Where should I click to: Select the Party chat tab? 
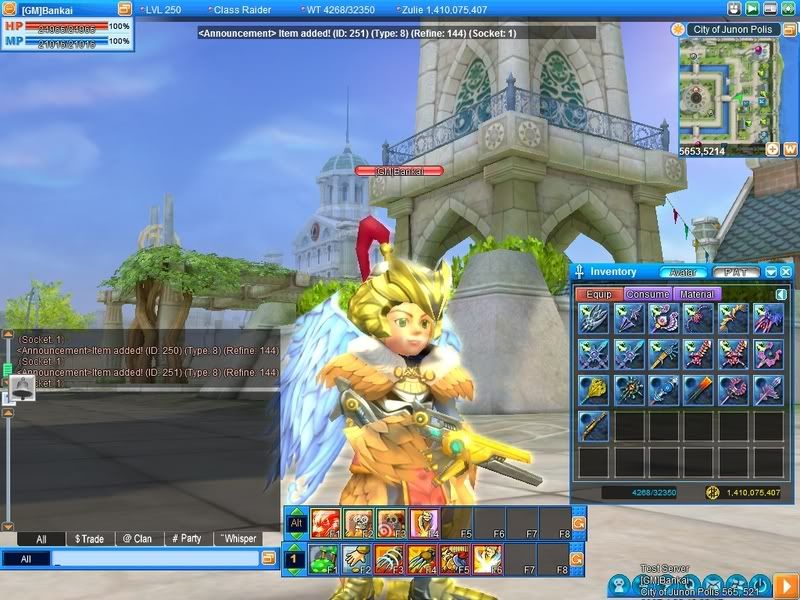pyautogui.click(x=185, y=538)
